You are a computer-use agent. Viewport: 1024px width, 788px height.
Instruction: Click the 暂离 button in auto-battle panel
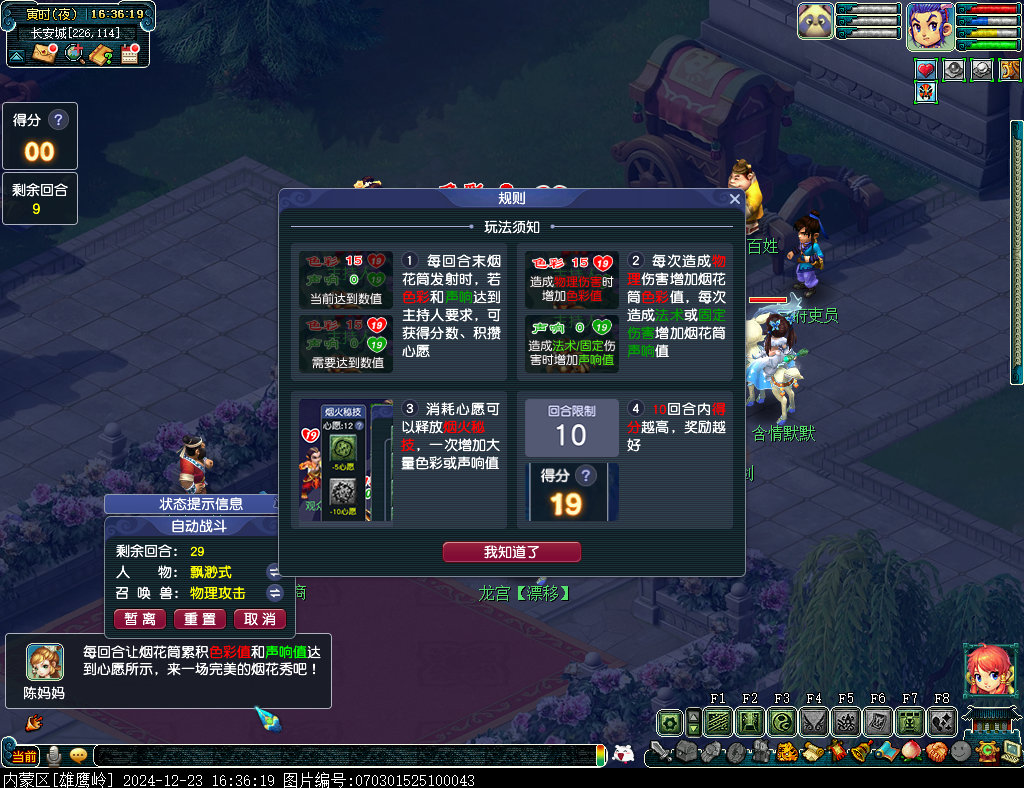tap(140, 619)
